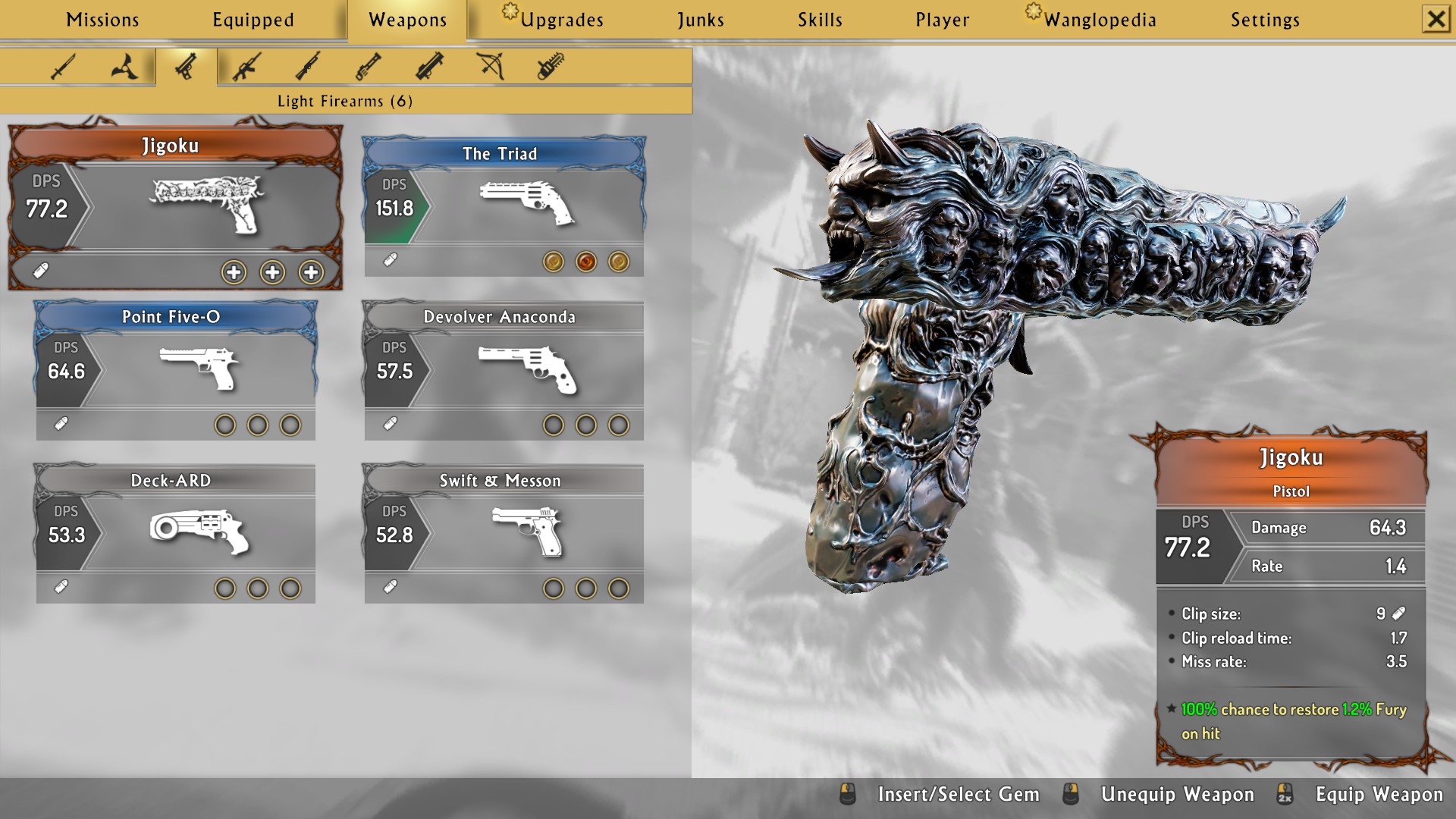Open the Settings tab
The width and height of the screenshot is (1456, 819).
pyautogui.click(x=1265, y=20)
